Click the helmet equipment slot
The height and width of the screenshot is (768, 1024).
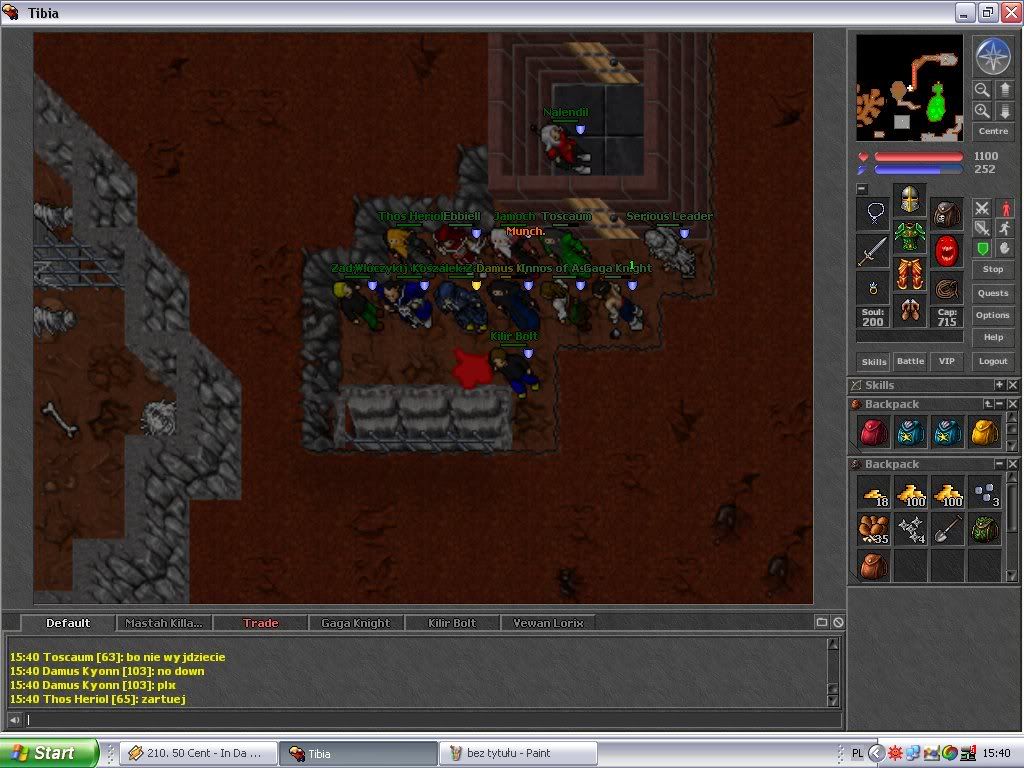tap(909, 199)
